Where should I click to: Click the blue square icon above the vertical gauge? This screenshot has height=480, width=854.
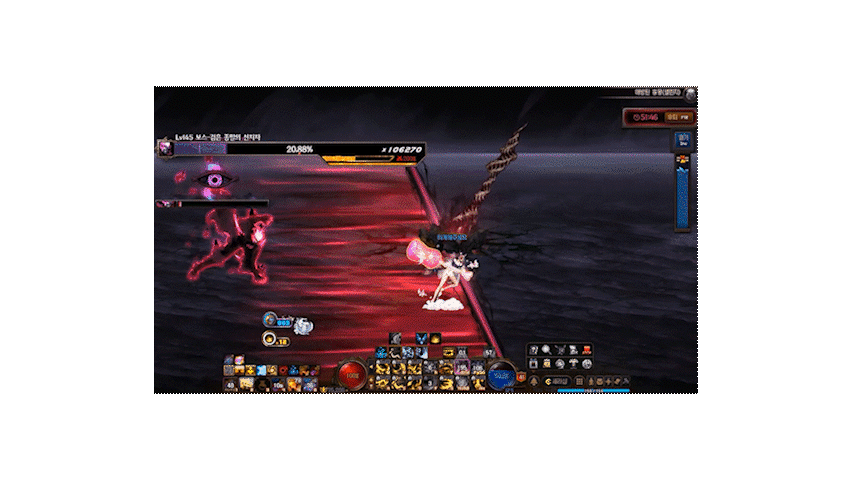683,141
